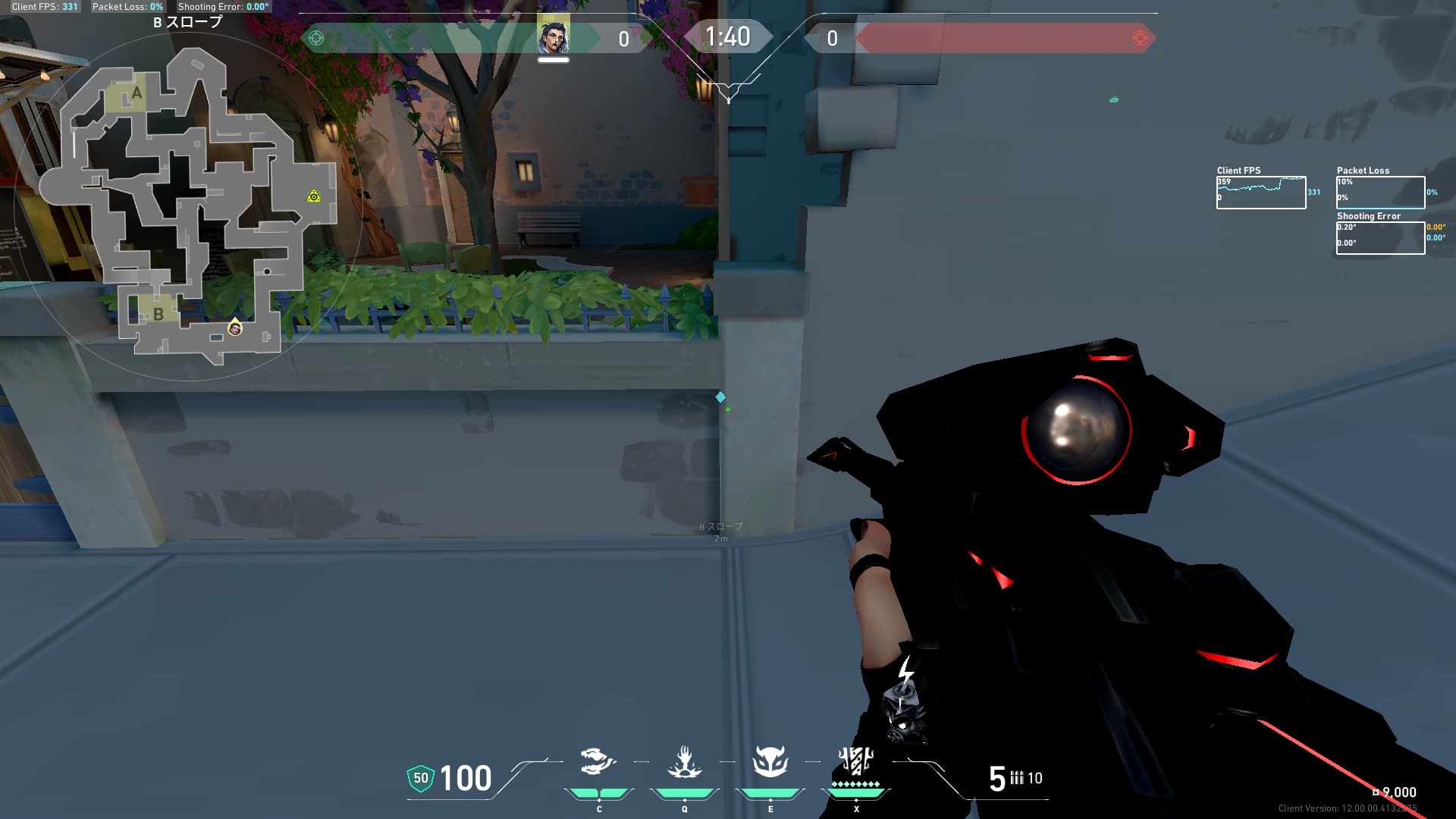
Task: Select the A site label on minimap
Action: (136, 93)
